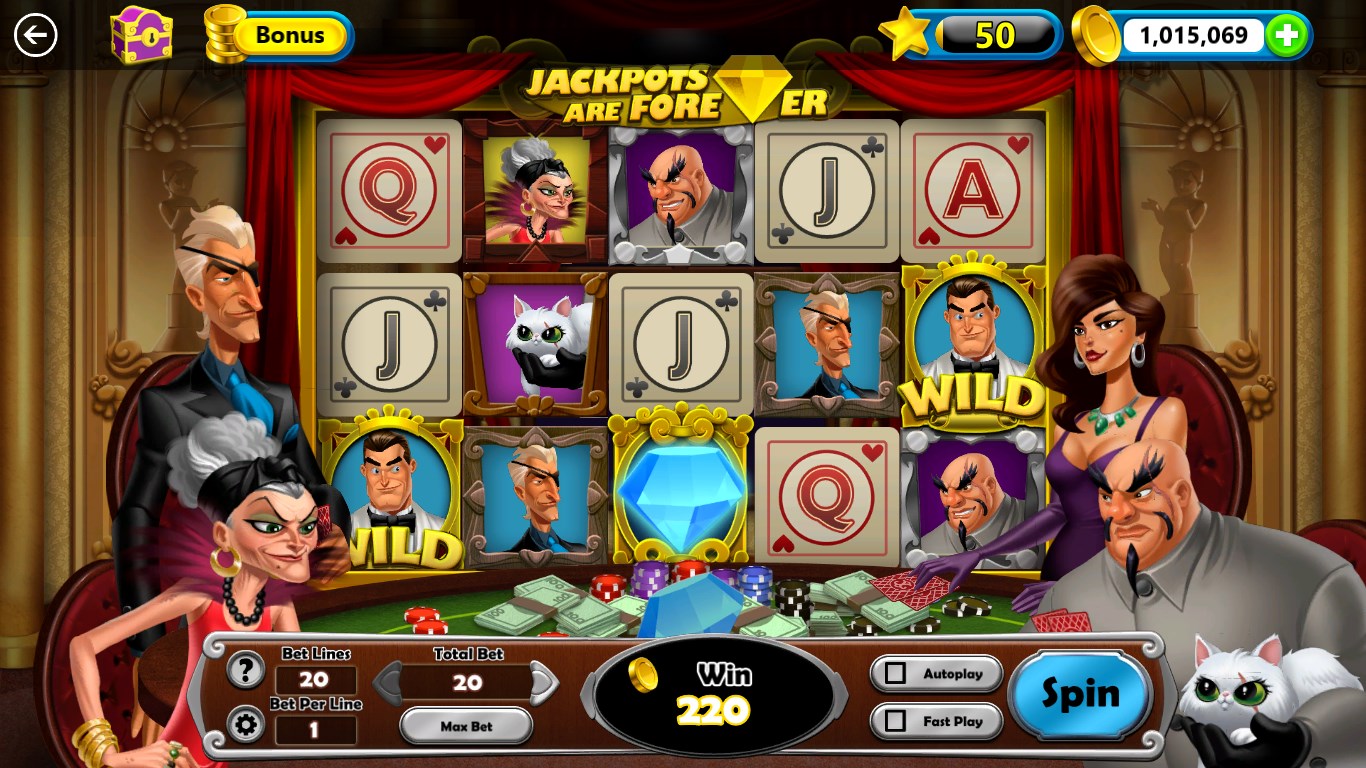Open the settings gear

[x=243, y=726]
